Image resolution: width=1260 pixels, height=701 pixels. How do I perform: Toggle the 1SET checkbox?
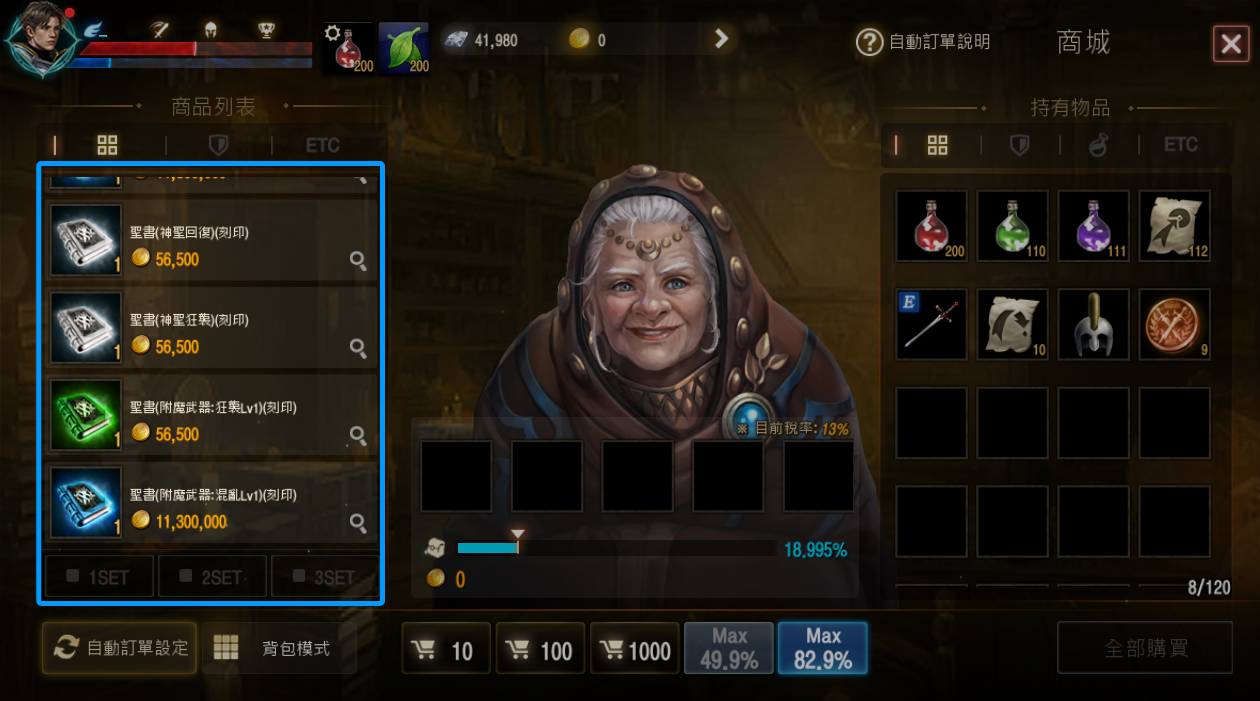pos(100,577)
